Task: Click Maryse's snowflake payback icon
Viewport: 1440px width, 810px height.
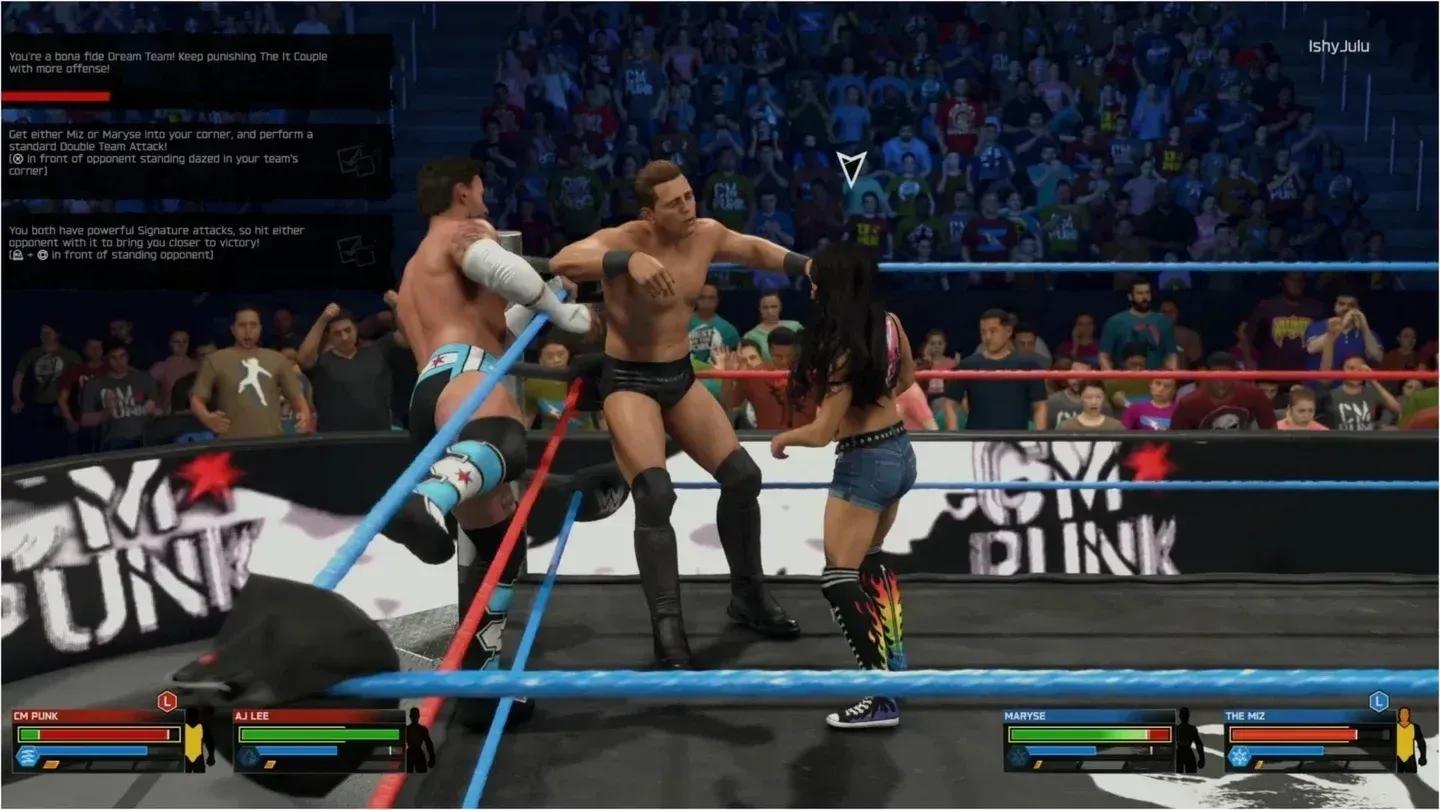Action: 1017,756
